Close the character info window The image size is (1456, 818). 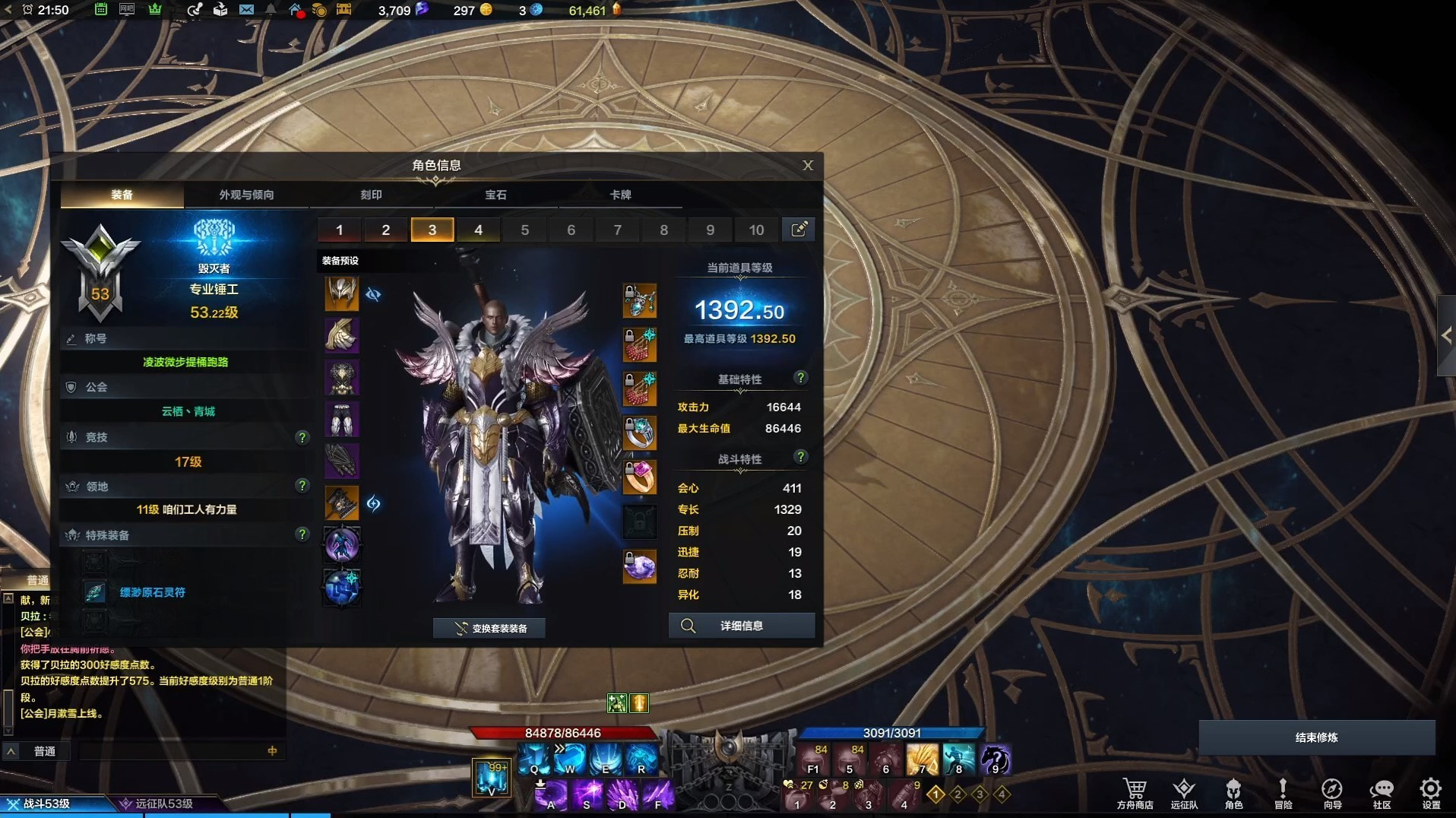(808, 165)
